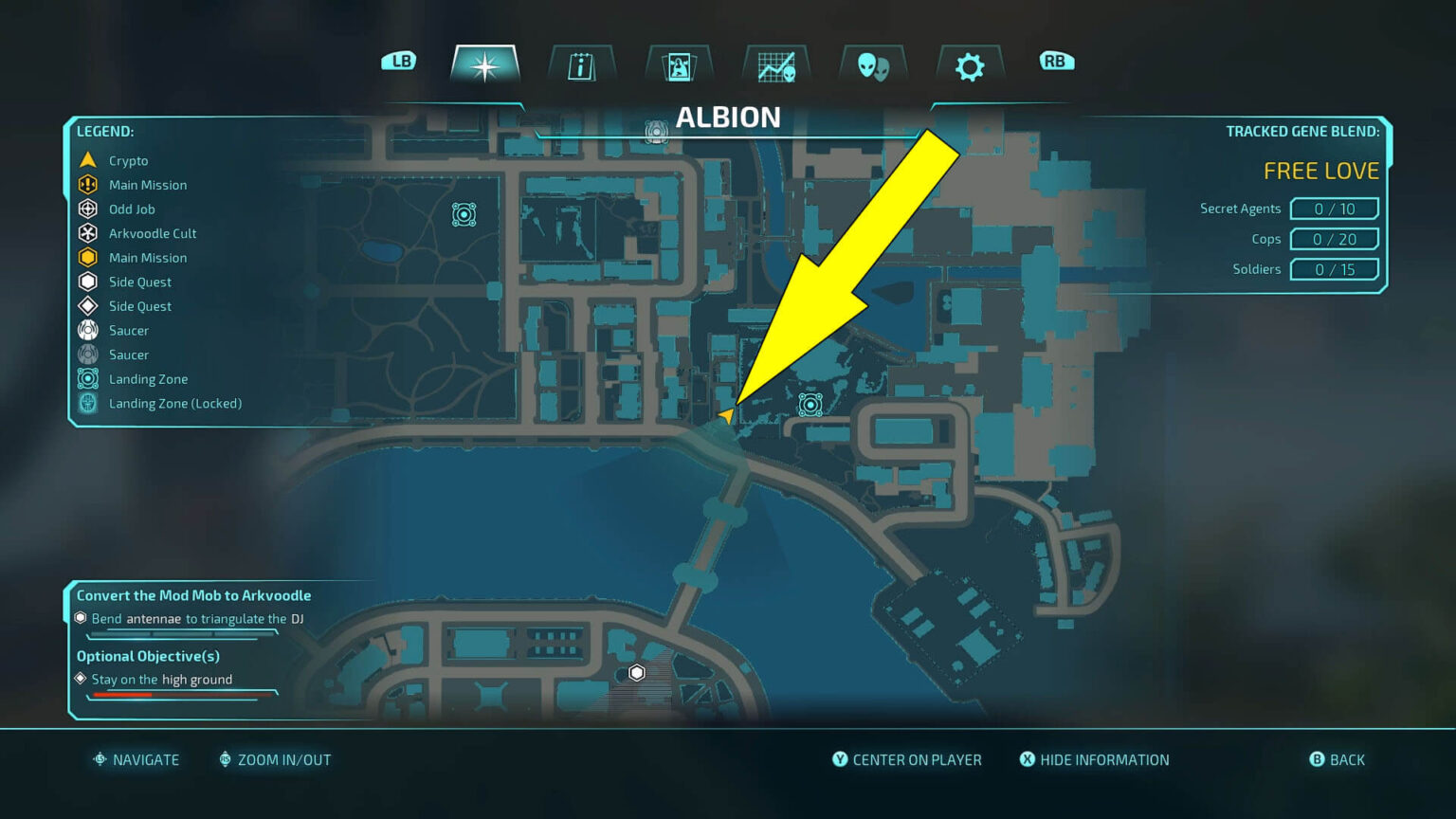
Task: Toggle Hide Information with X
Action: pyautogui.click(x=1094, y=759)
